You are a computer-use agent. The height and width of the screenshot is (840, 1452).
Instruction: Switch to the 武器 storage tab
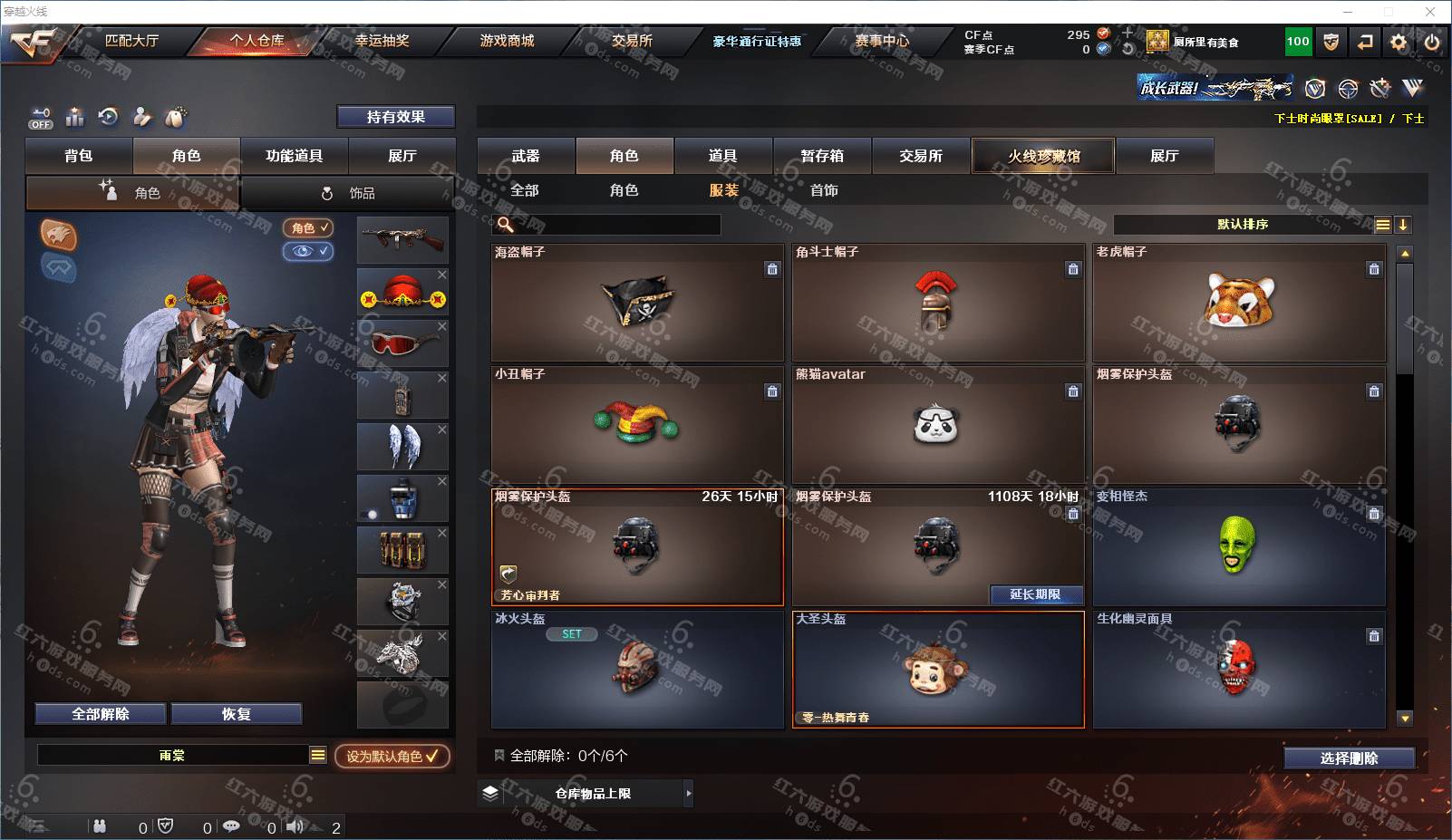526,156
